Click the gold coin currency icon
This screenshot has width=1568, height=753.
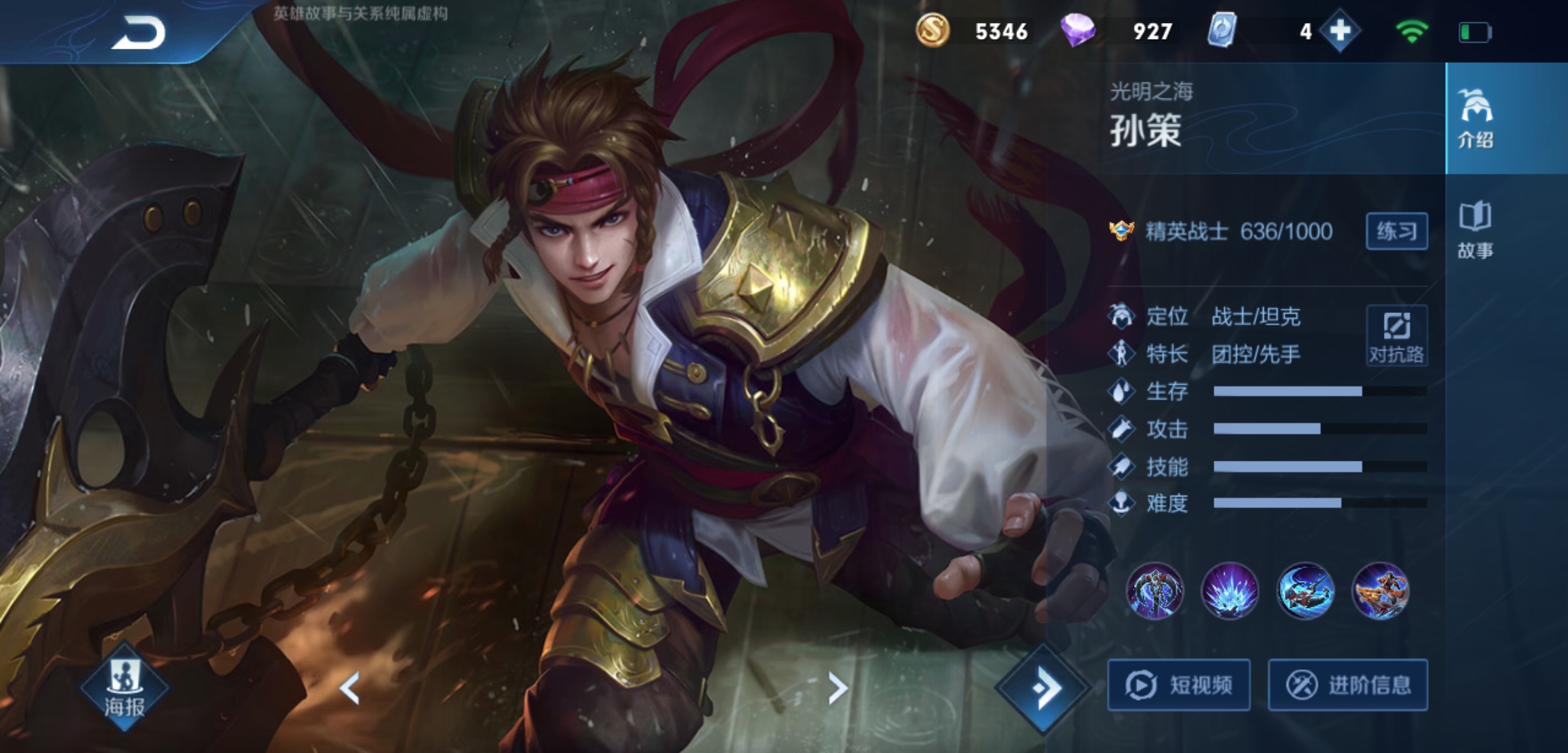(x=933, y=31)
